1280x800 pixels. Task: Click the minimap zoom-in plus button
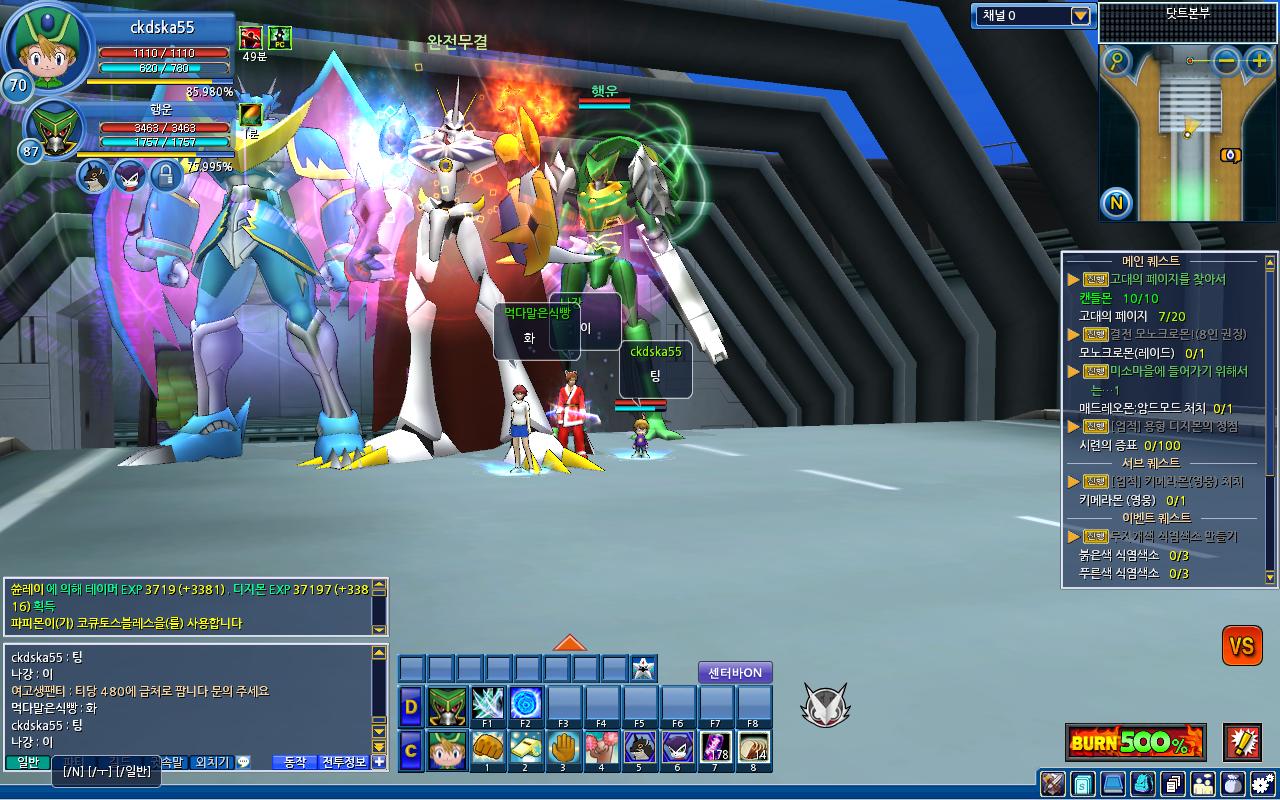[1258, 61]
